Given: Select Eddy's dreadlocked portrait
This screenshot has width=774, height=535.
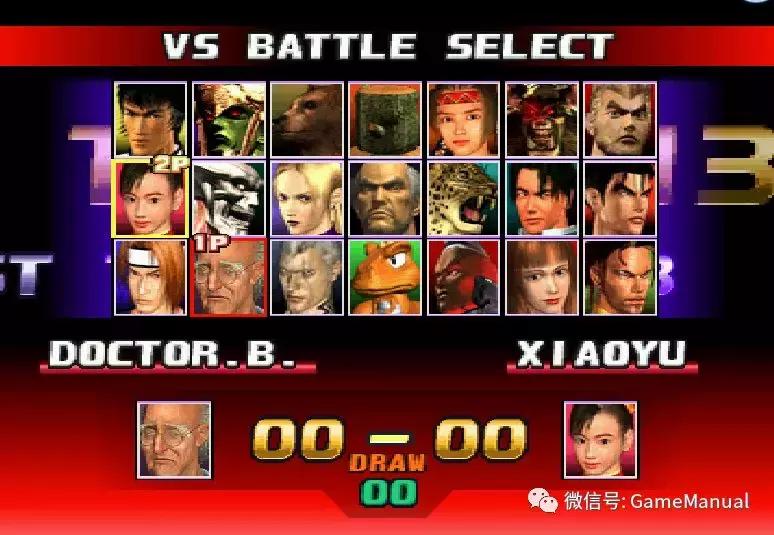Looking at the screenshot, I should (x=620, y=276).
